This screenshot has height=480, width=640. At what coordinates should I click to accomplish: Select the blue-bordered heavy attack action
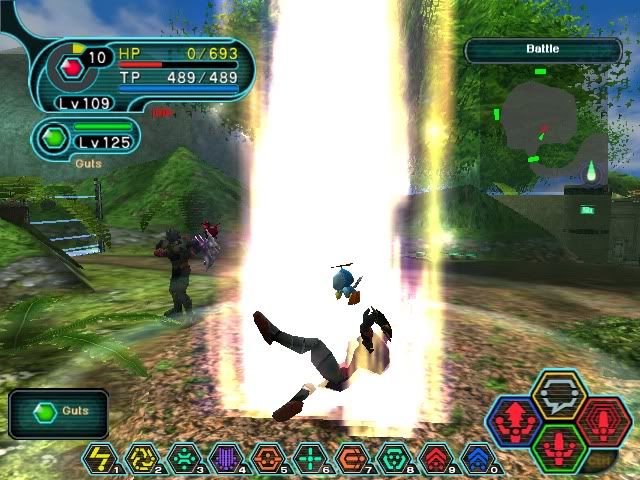point(516,421)
